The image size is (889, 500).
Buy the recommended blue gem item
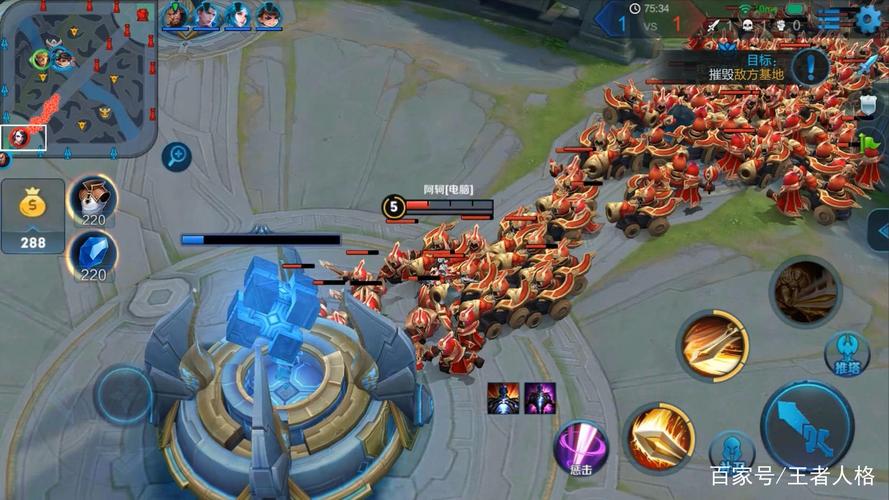point(93,257)
